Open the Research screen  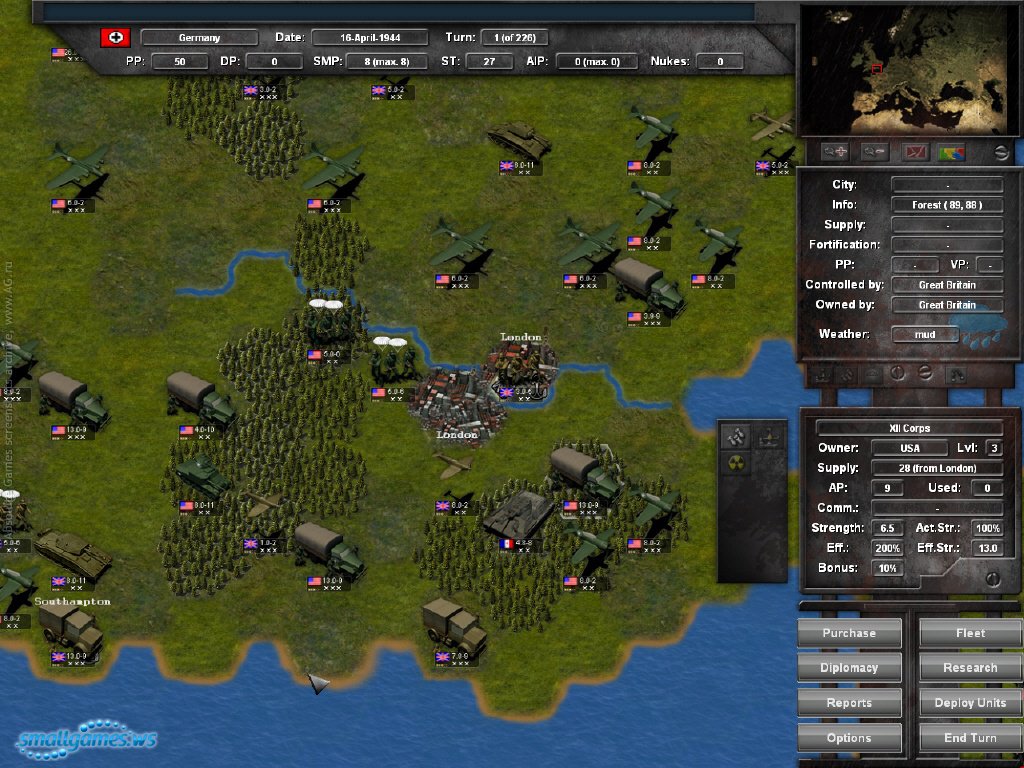click(x=970, y=668)
